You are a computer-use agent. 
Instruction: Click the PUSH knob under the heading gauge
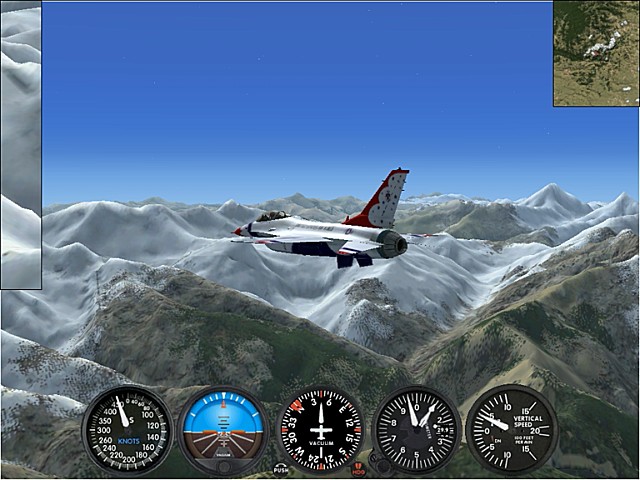[281, 468]
